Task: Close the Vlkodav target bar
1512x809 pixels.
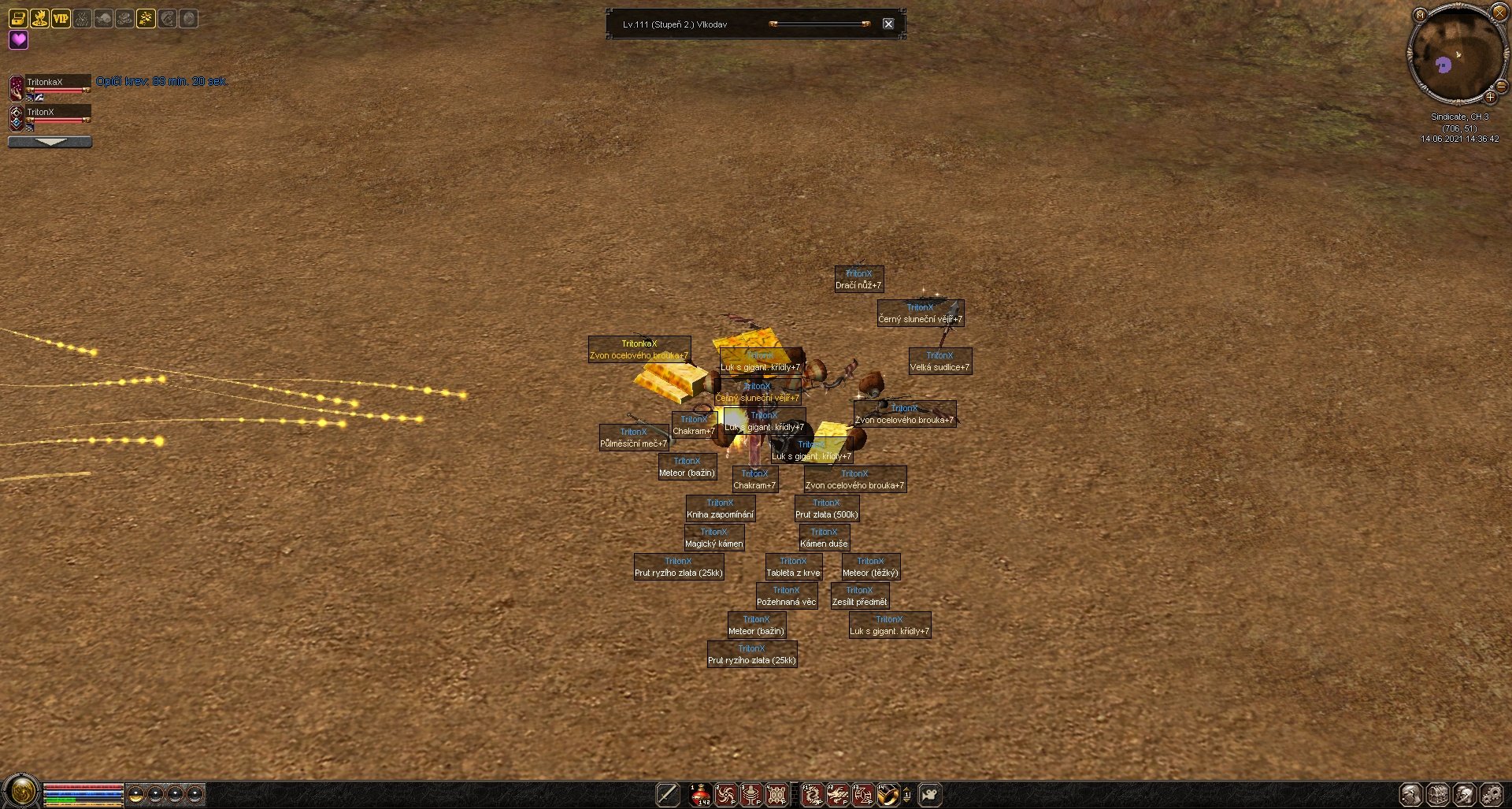Action: tap(888, 24)
